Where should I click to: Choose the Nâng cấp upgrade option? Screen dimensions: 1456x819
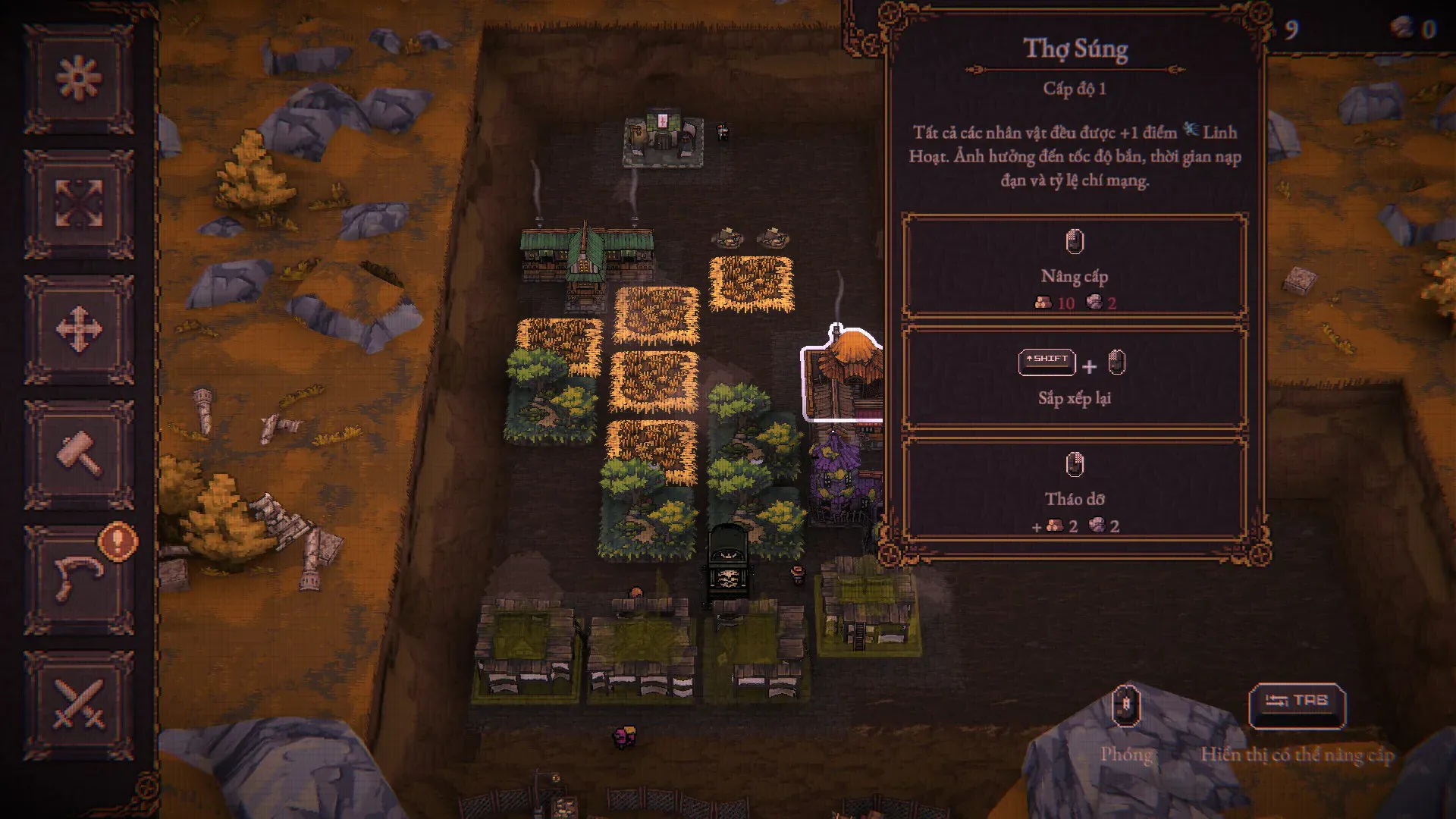point(1074,268)
